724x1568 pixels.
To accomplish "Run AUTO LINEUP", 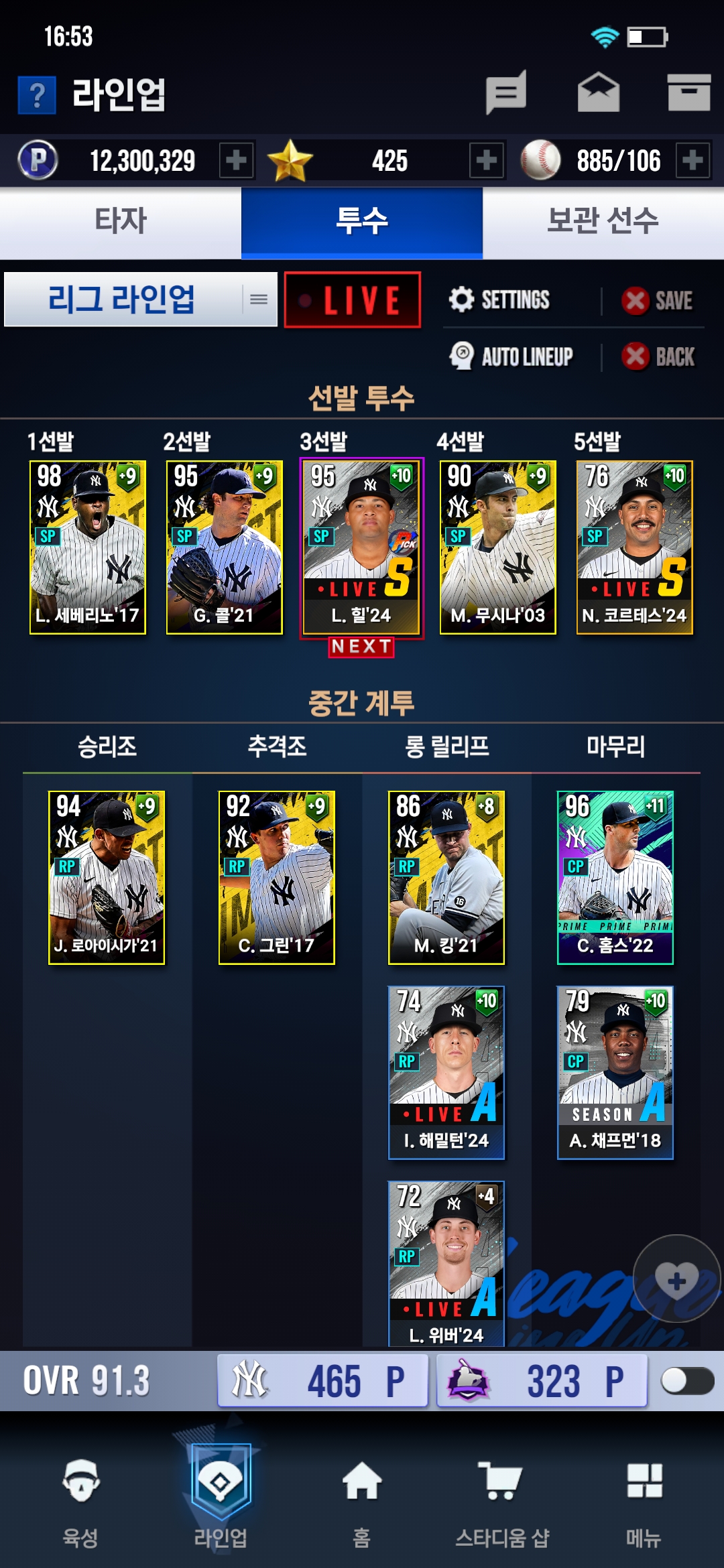I will [511, 356].
